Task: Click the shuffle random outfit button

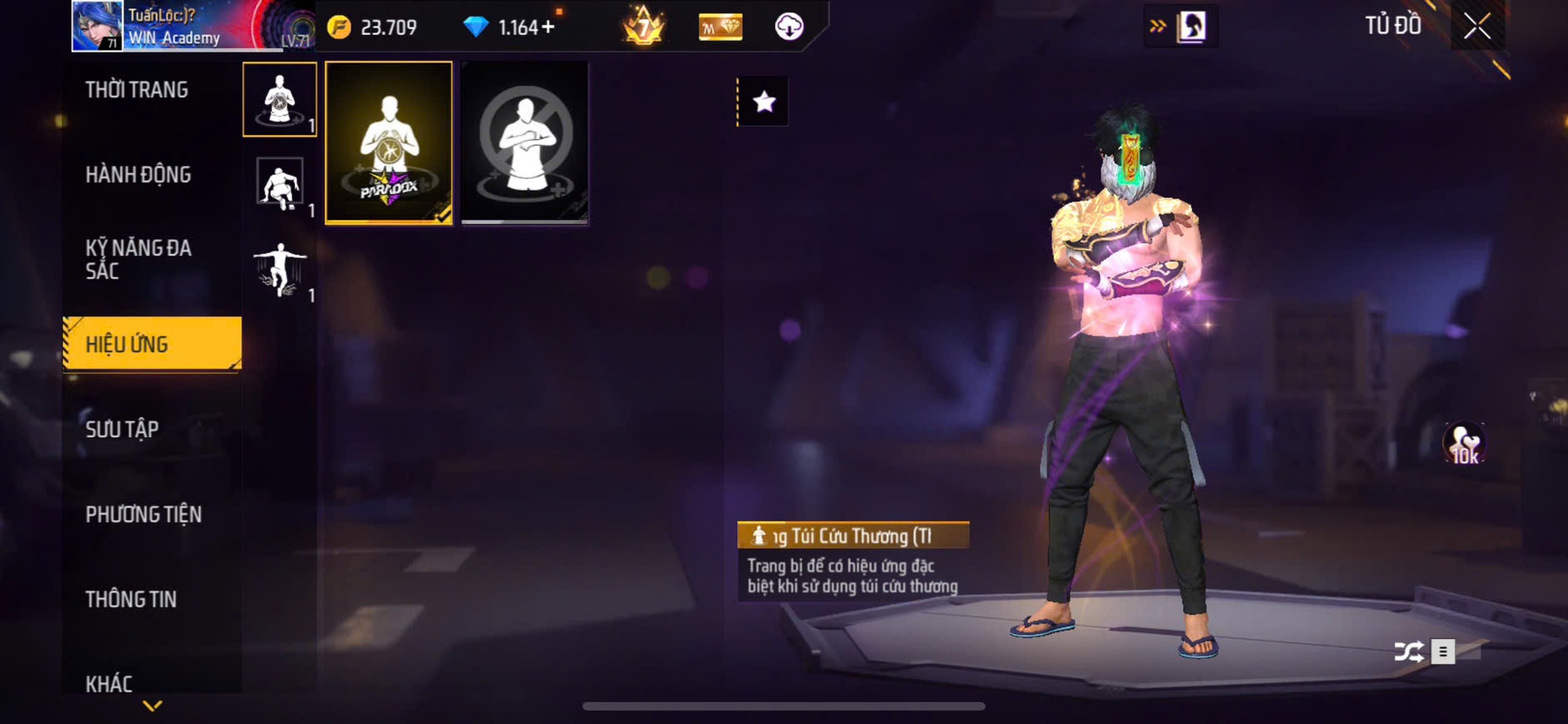Action: tap(1408, 651)
